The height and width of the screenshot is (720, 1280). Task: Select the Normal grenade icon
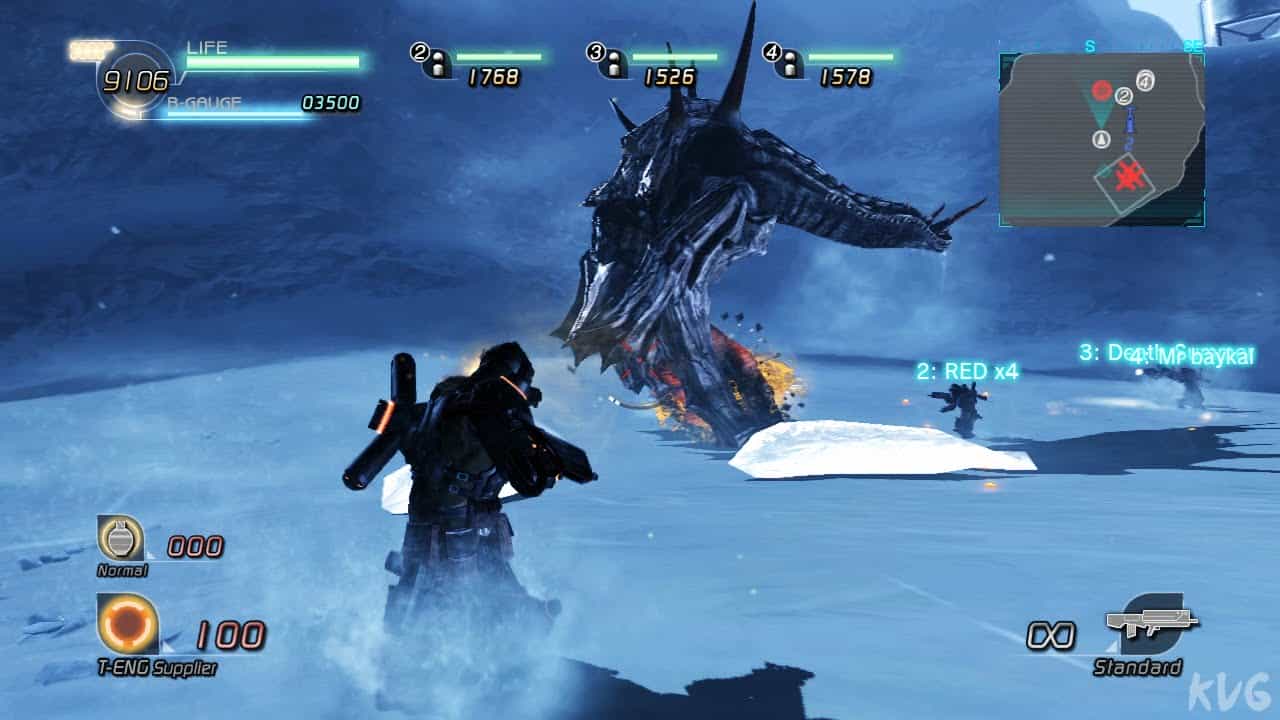[121, 539]
